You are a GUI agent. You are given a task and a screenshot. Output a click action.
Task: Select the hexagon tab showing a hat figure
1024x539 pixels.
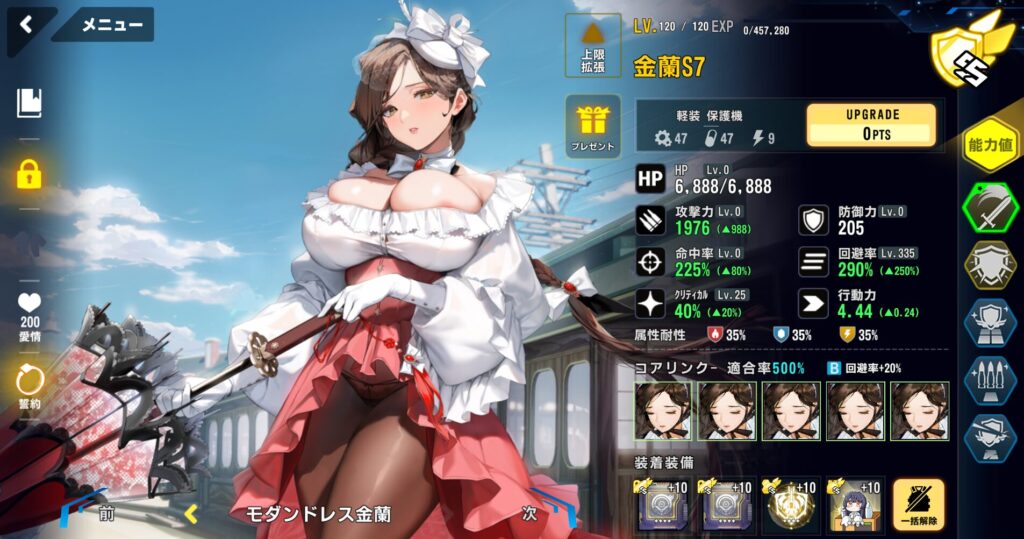(990, 437)
